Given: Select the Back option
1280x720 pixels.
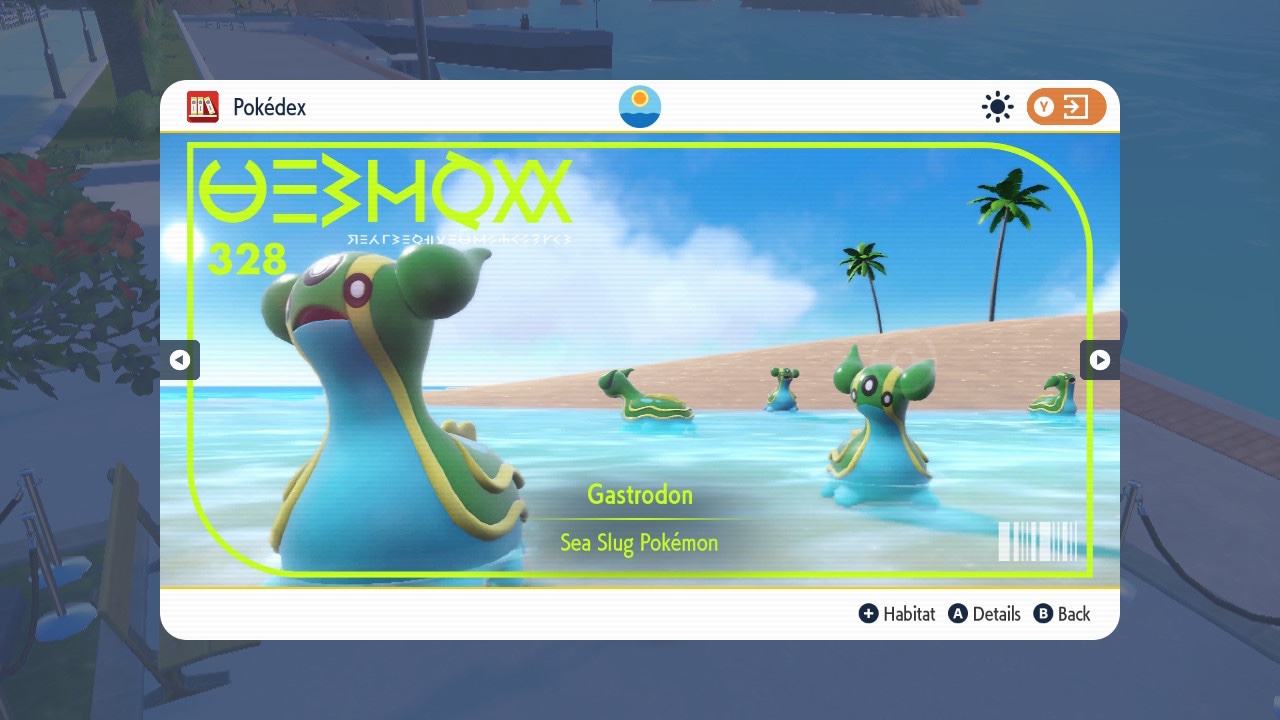Looking at the screenshot, I should pyautogui.click(x=1062, y=614).
